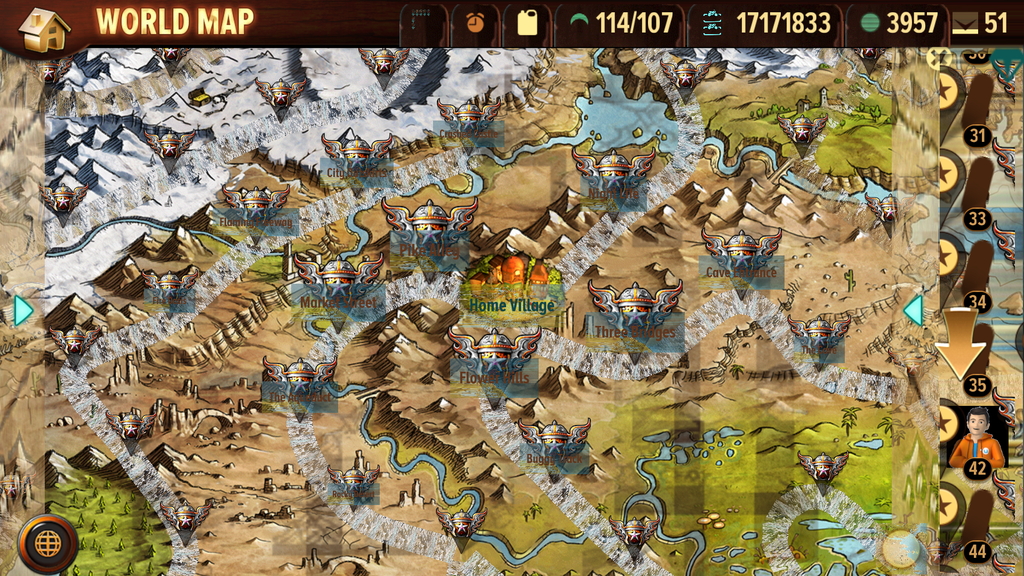Open the Flower Hills track marker
The height and width of the screenshot is (576, 1024).
(x=494, y=357)
